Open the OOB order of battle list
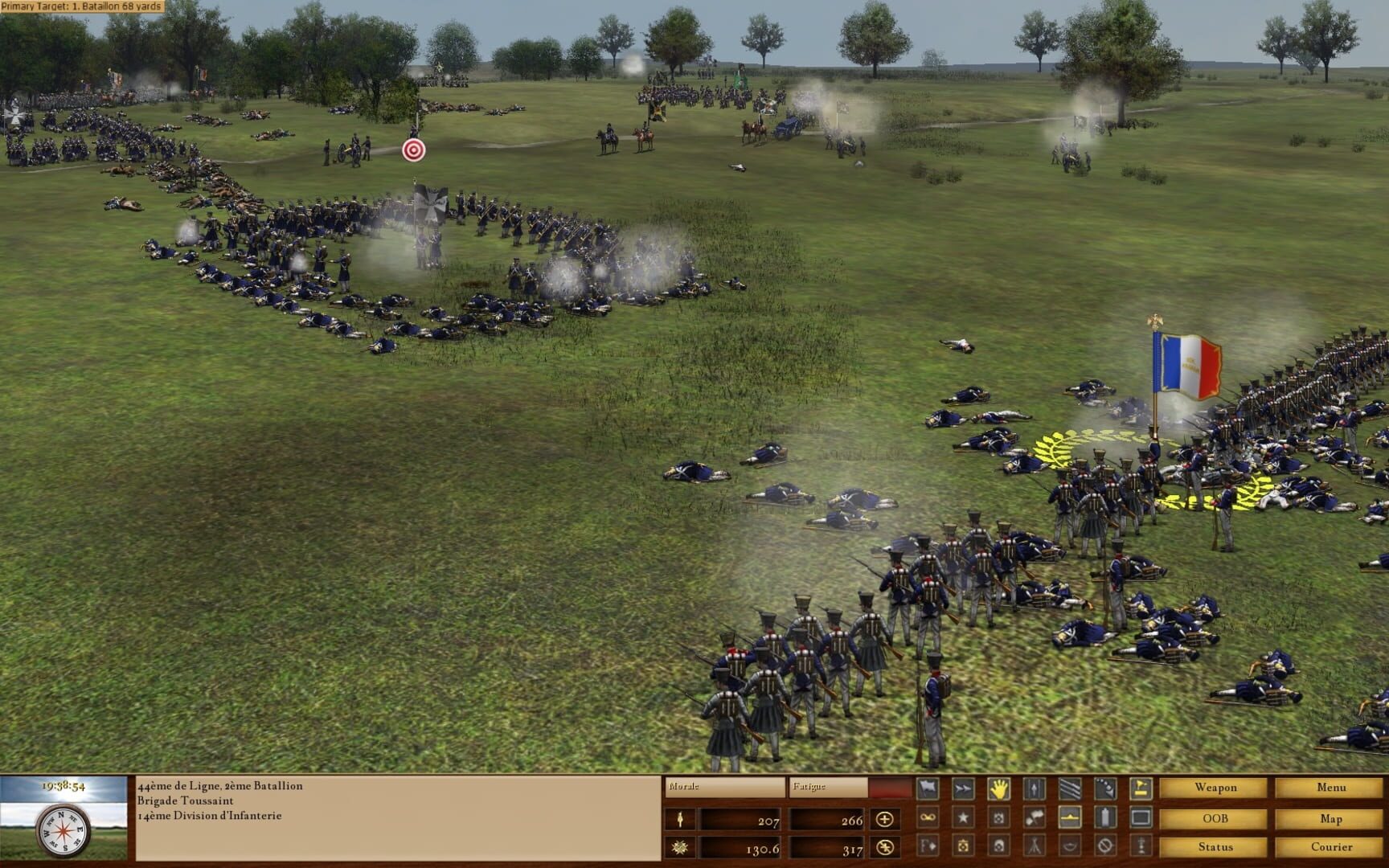Image resolution: width=1389 pixels, height=868 pixels. (1216, 818)
